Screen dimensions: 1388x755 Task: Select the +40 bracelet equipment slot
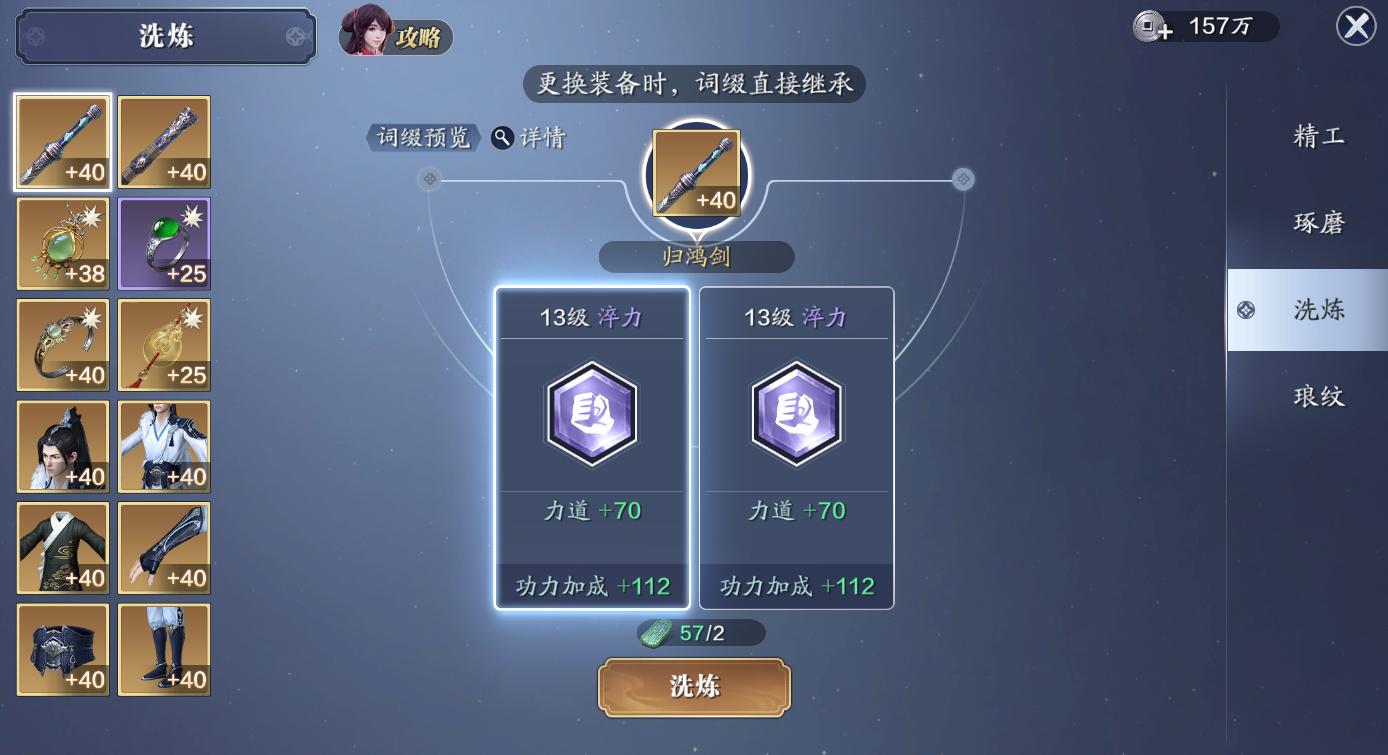click(62, 344)
